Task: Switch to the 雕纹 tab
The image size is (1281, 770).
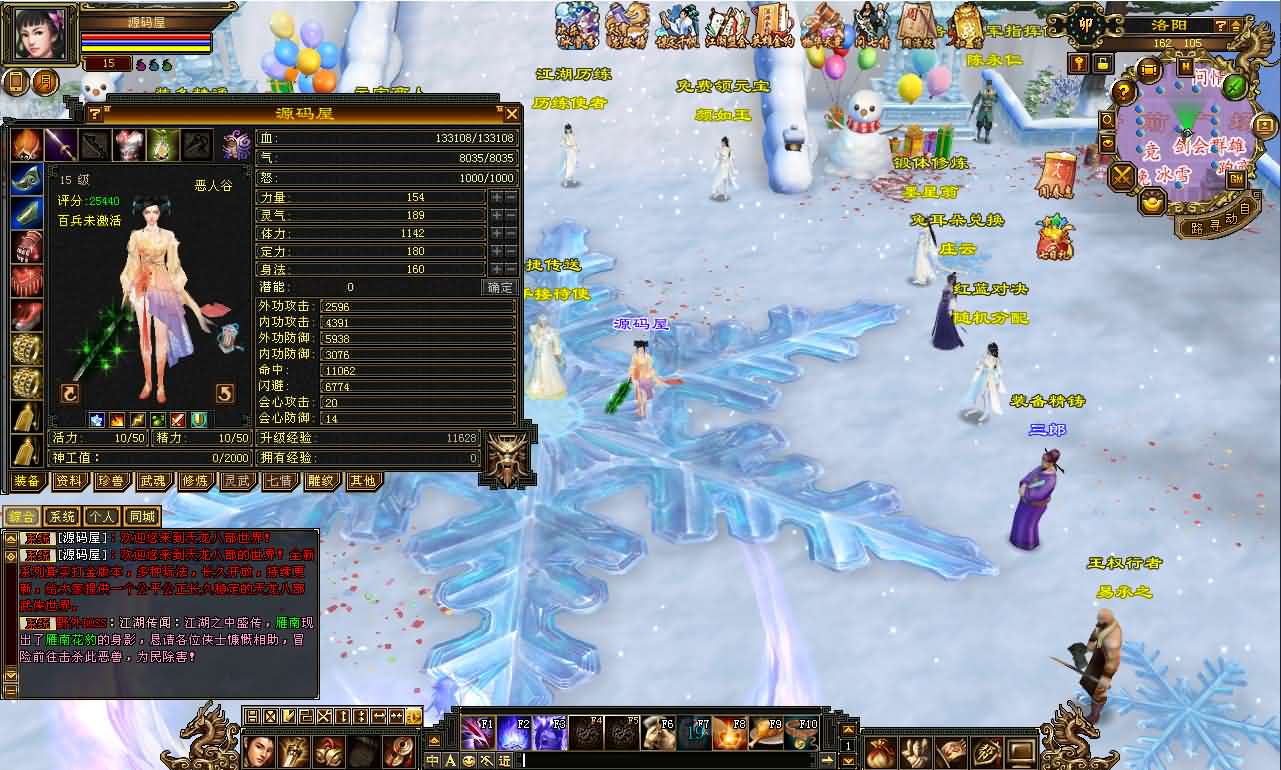Action: [x=320, y=481]
